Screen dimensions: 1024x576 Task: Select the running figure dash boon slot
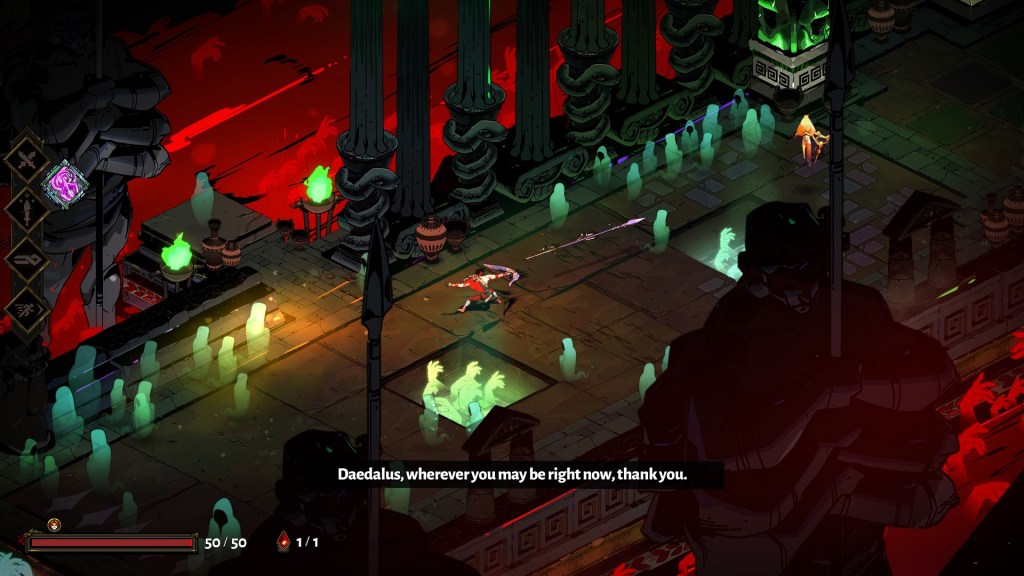click(x=25, y=306)
